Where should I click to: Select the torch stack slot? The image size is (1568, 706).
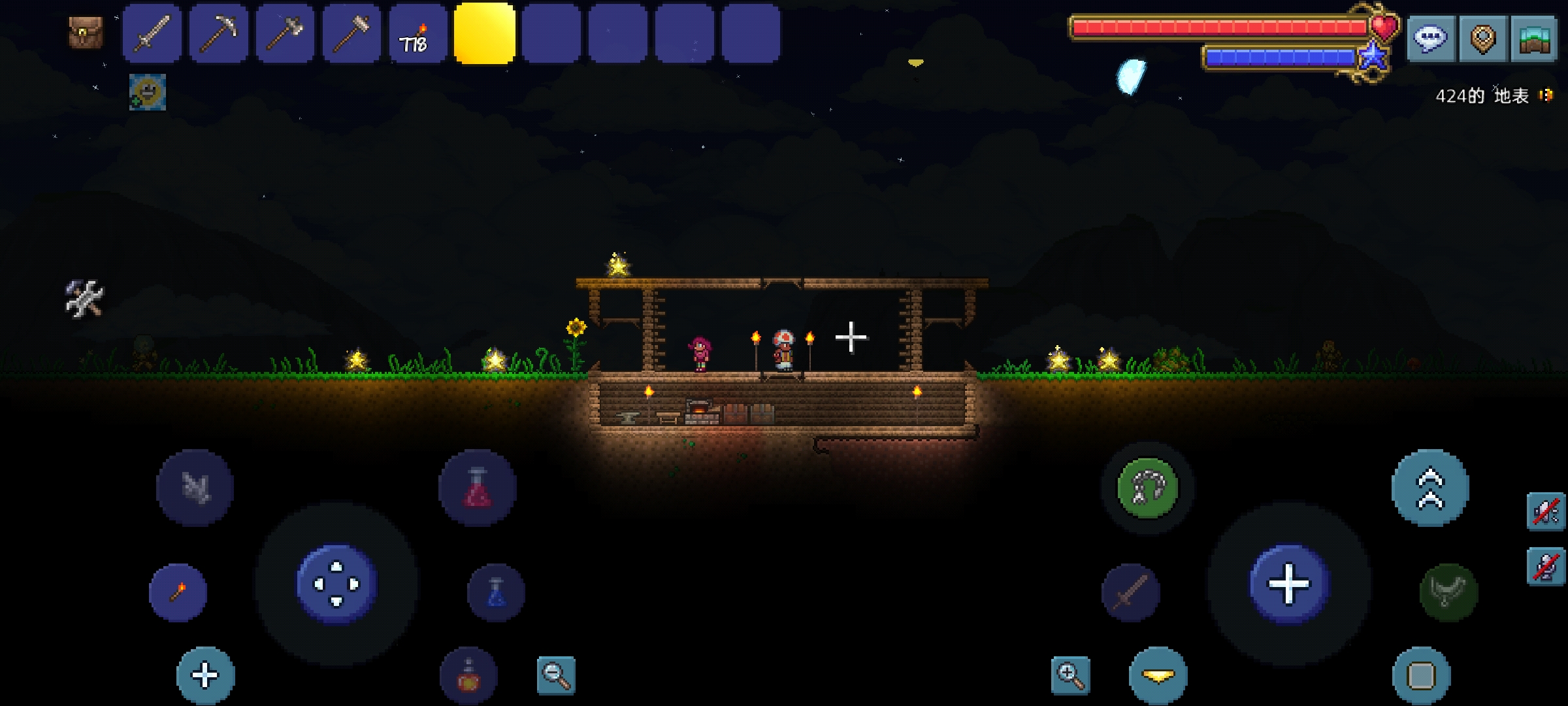(418, 33)
